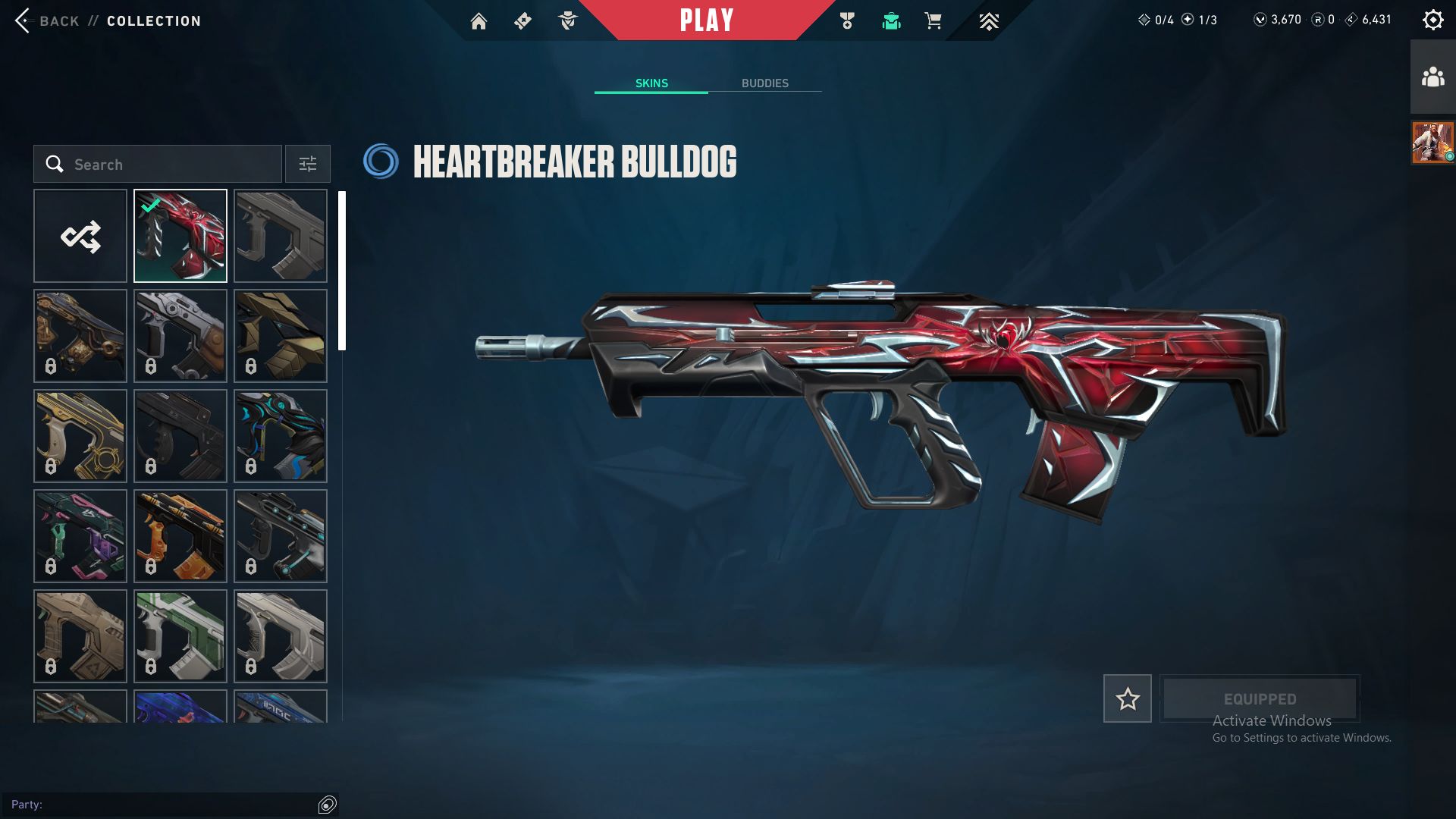
Task: Click the player avatar portrait
Action: 1432,143
